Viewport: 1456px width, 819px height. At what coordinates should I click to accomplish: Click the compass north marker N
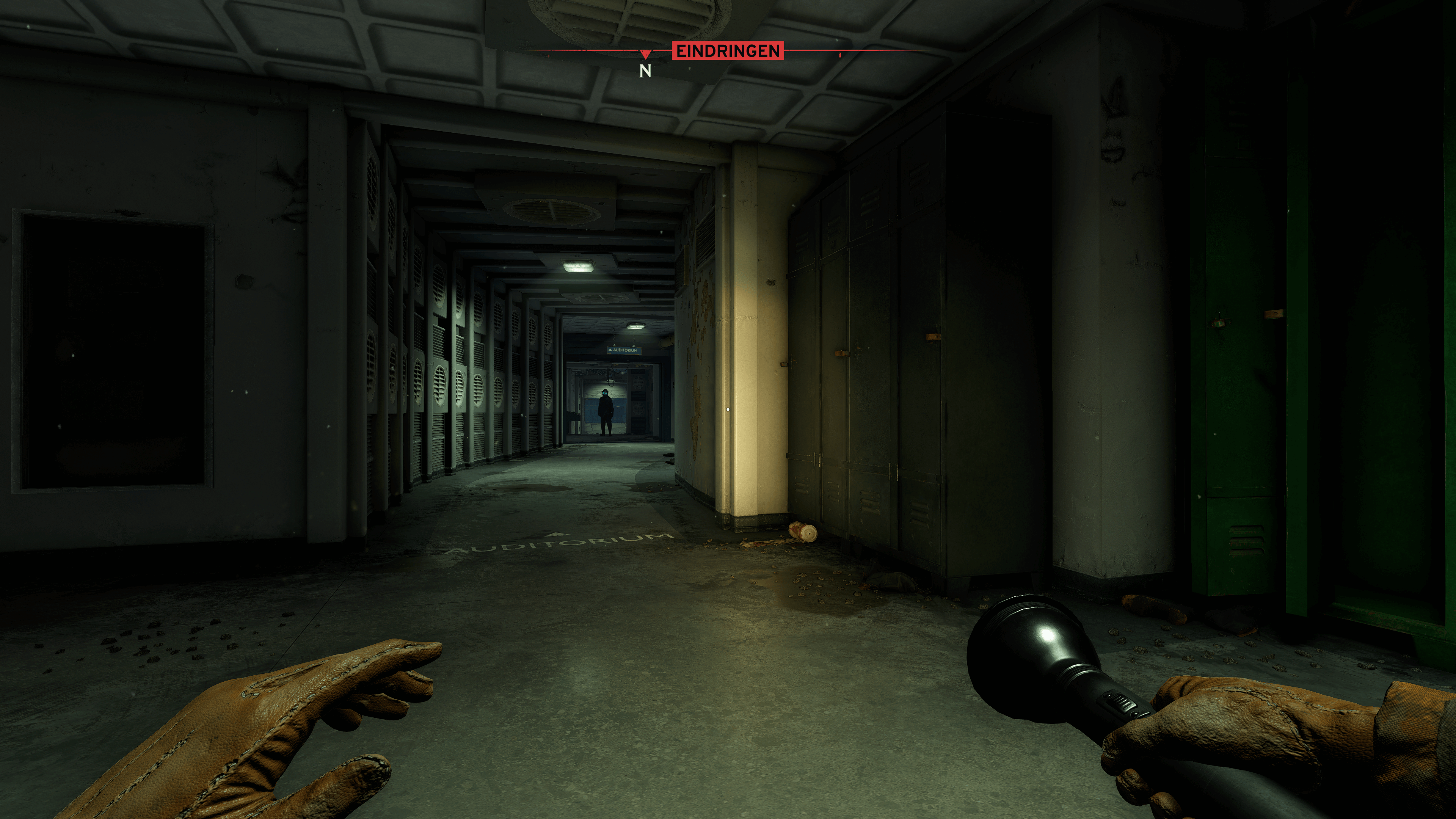pyautogui.click(x=645, y=71)
